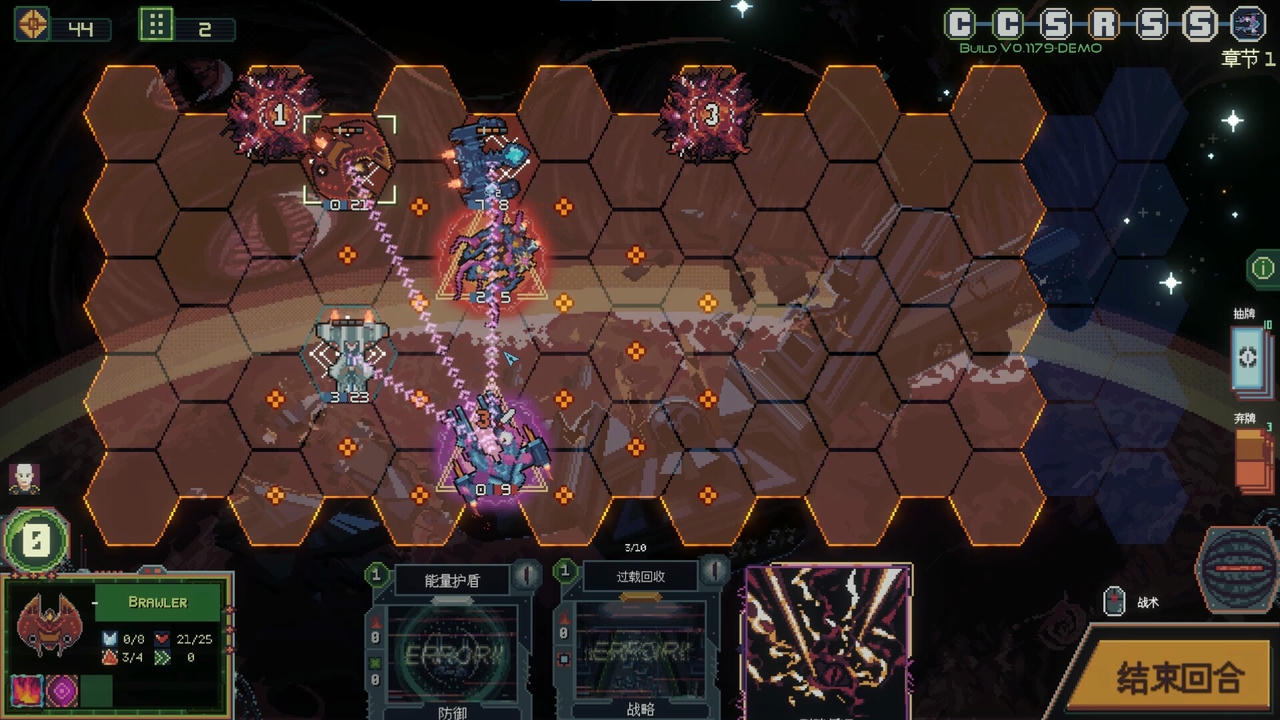Activate the purple diamond Brawler ability

(x=61, y=690)
